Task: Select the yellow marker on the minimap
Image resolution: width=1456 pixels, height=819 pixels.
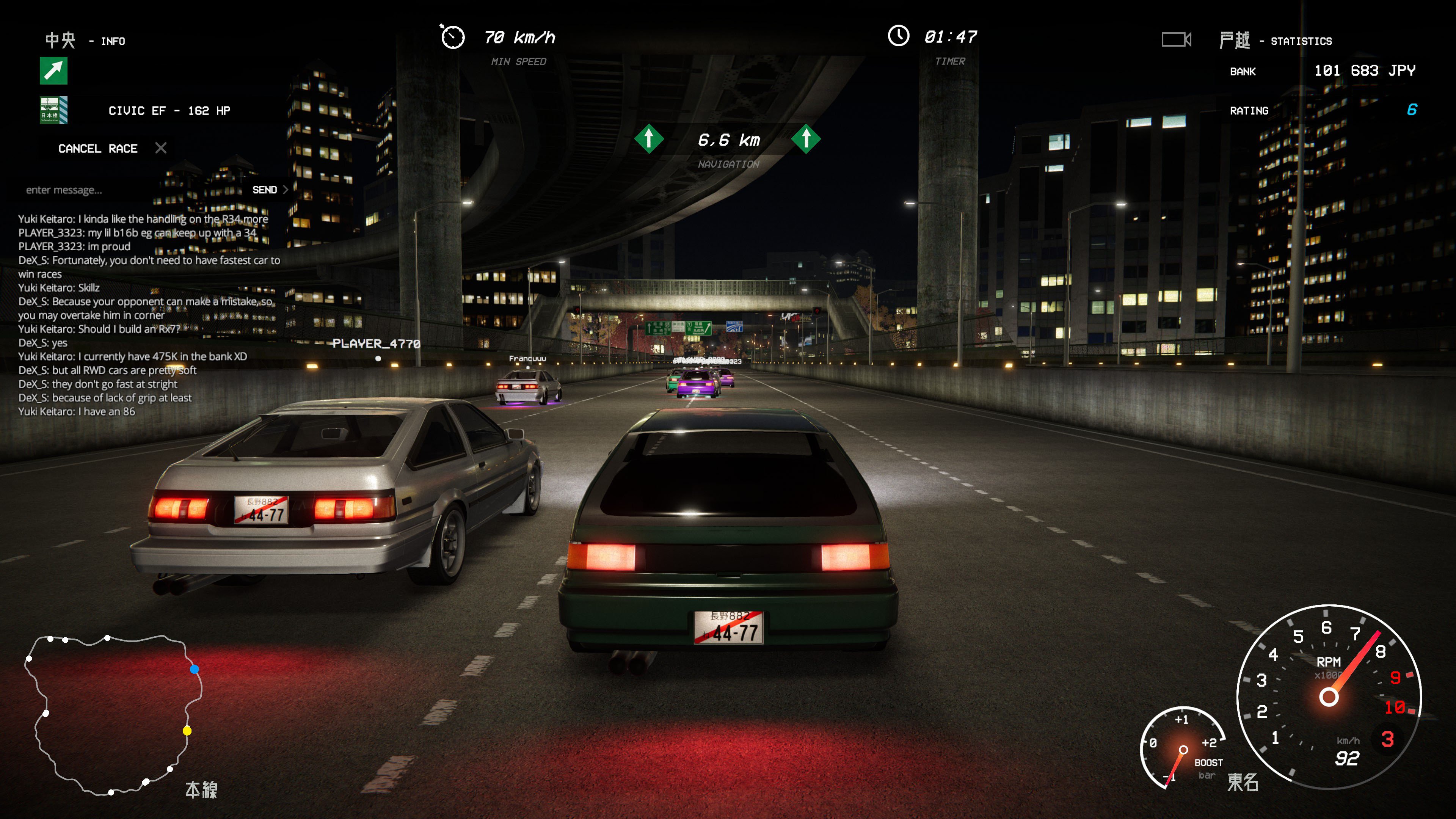Action: (187, 731)
